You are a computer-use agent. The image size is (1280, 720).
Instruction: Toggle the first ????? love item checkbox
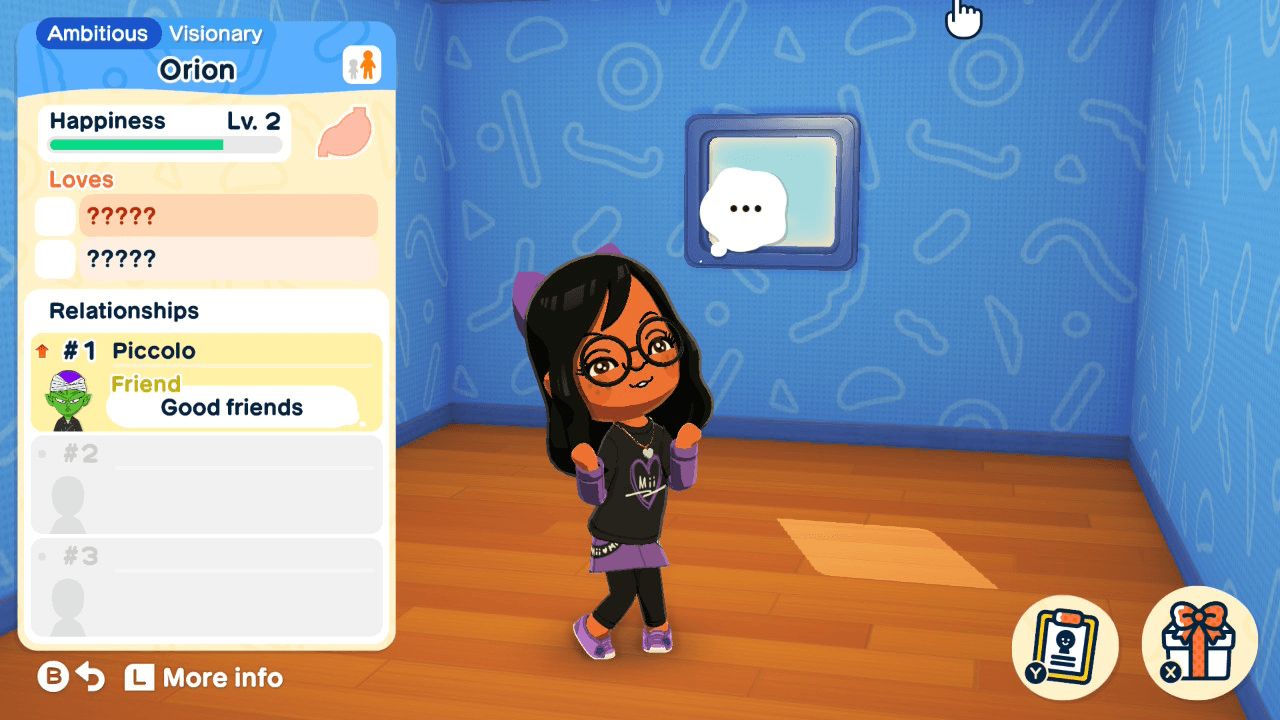[55, 215]
